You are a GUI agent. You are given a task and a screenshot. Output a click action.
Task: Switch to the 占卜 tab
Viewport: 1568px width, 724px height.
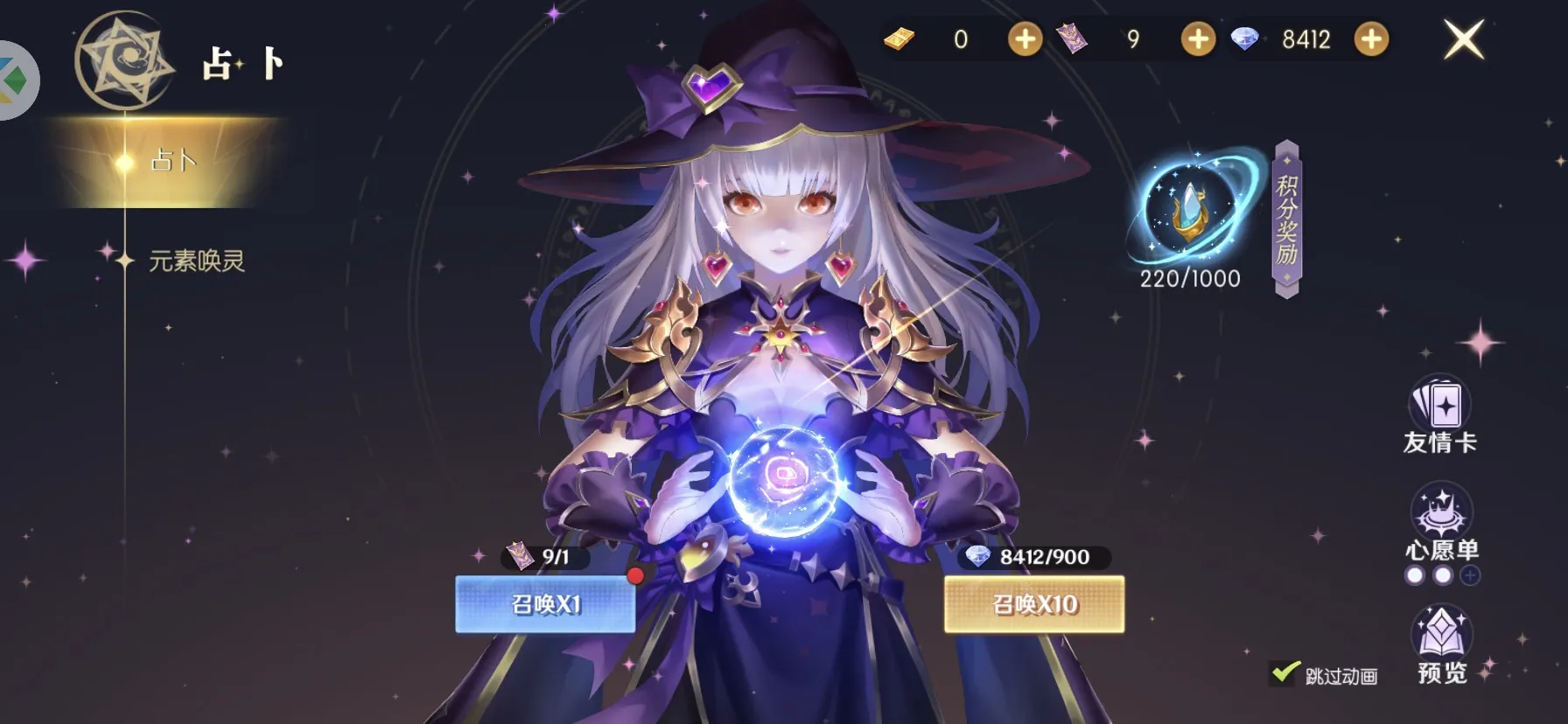tap(172, 162)
